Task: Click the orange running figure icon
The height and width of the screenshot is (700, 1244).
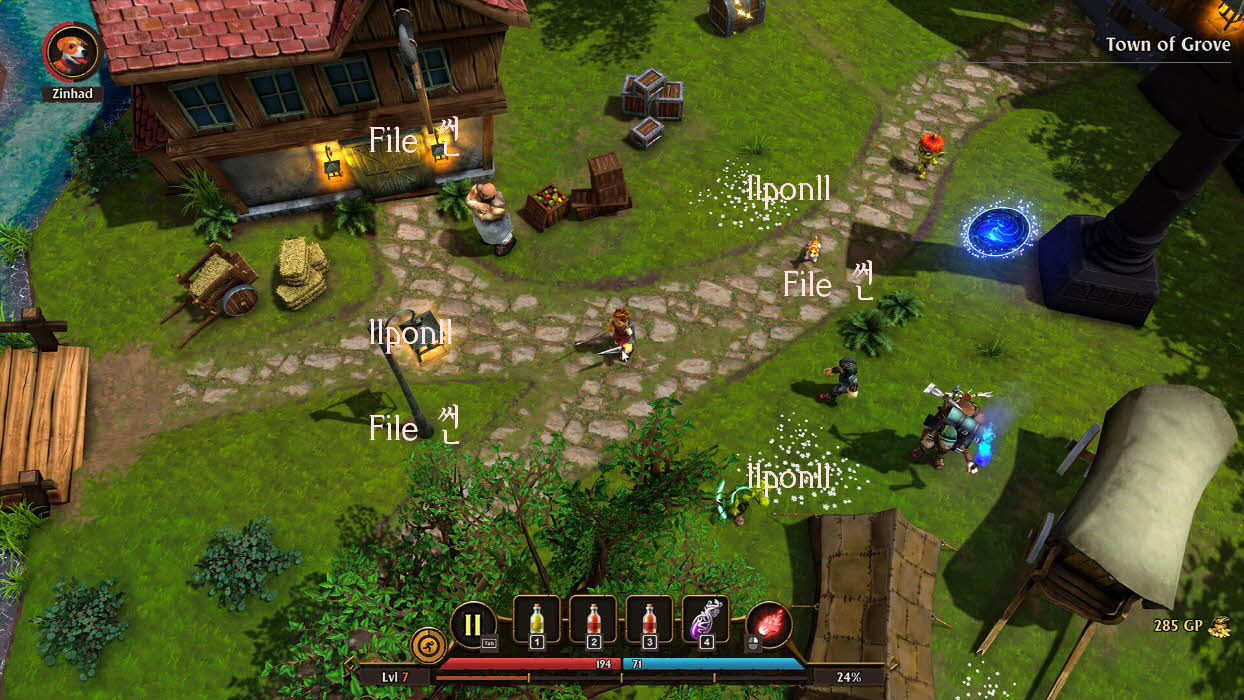Action: point(428,645)
